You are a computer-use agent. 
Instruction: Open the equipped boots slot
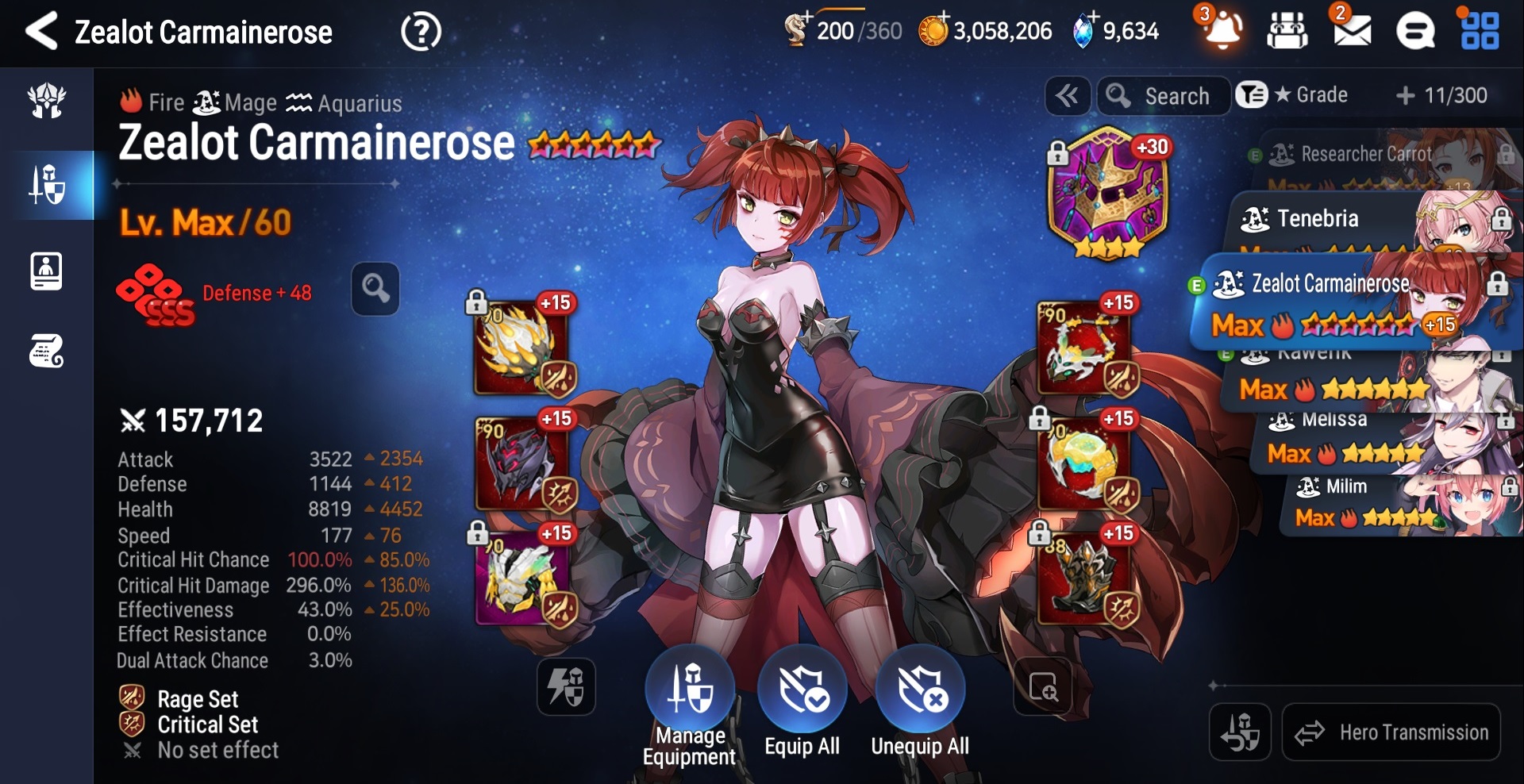[1084, 580]
